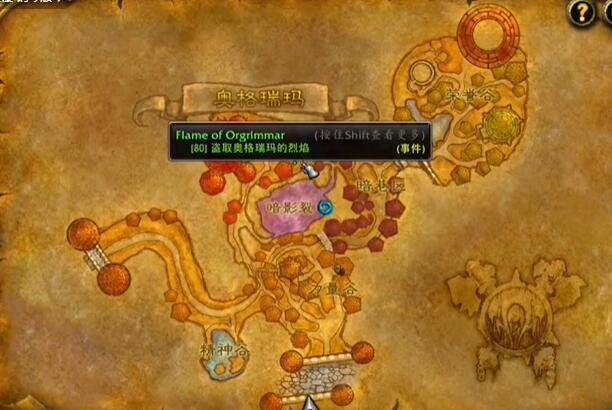Click the grey marker above the pink district
The height and width of the screenshot is (410, 612).
tap(310, 171)
